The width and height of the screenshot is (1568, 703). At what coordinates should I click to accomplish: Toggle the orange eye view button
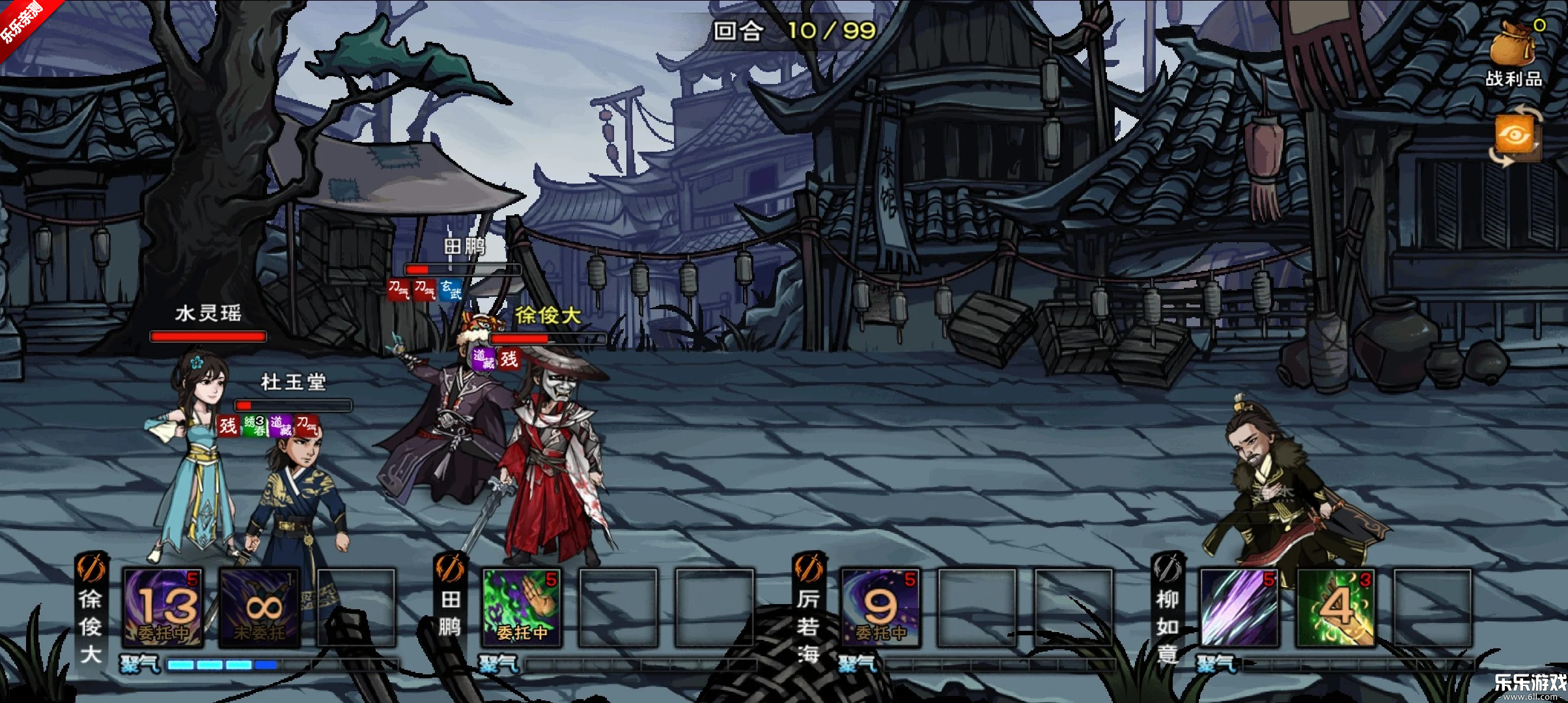point(1515,136)
